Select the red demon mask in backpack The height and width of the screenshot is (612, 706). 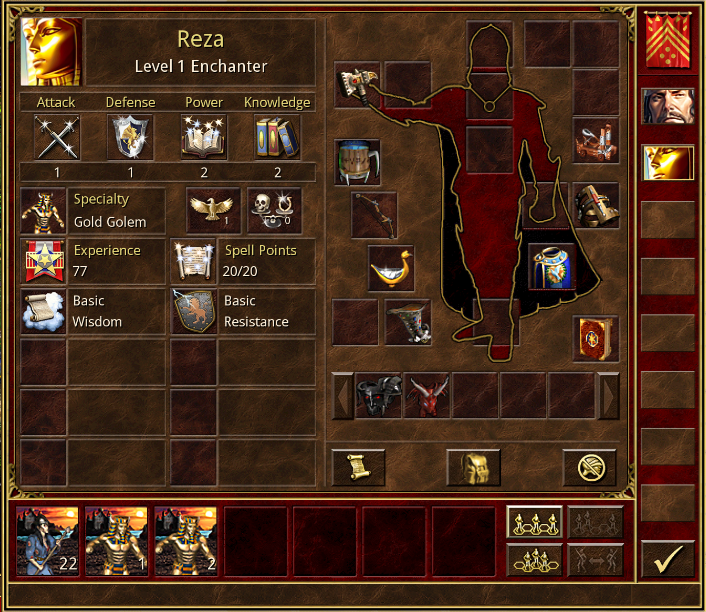tap(426, 395)
